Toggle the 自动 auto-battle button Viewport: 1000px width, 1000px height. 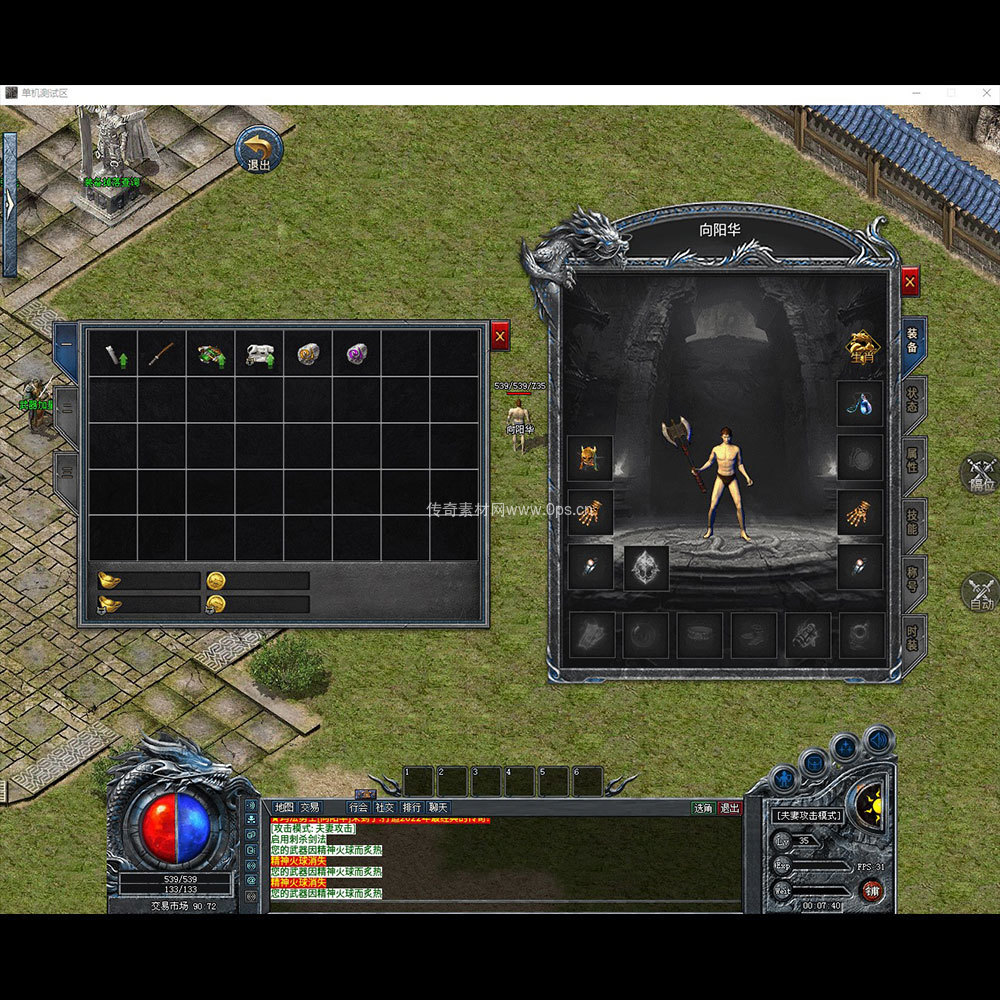click(x=980, y=592)
